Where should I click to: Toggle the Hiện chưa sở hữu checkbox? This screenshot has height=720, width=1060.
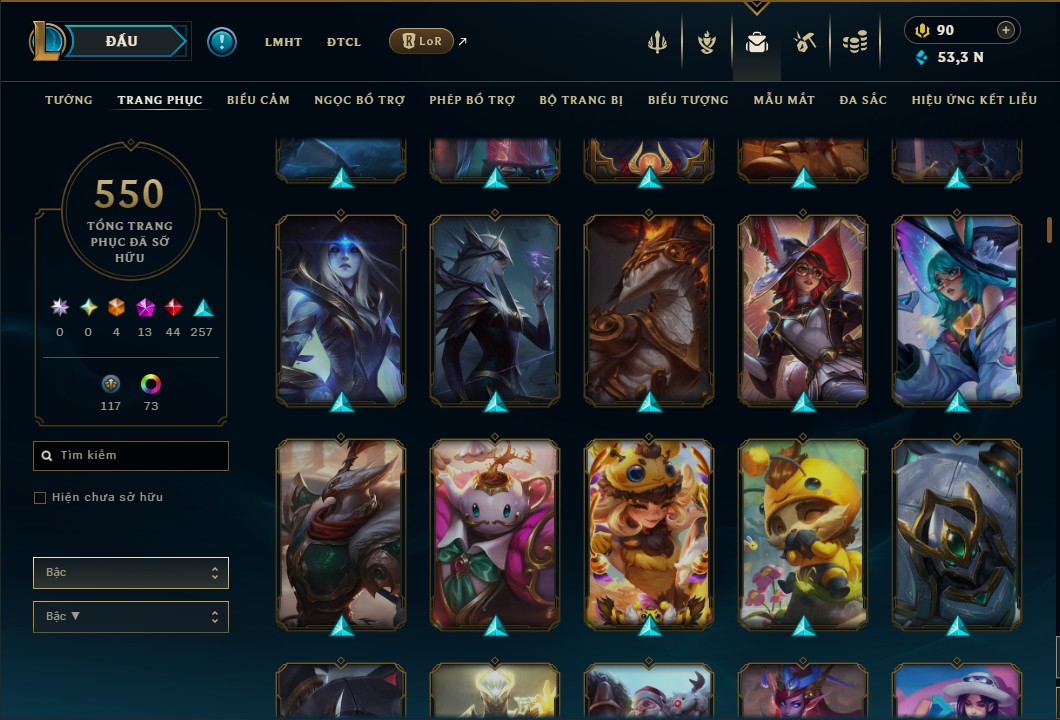click(40, 498)
